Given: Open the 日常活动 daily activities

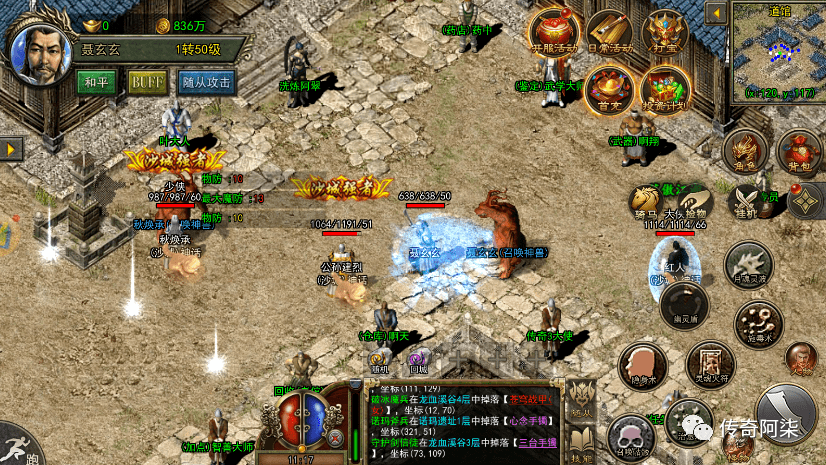Looking at the screenshot, I should 610,36.
